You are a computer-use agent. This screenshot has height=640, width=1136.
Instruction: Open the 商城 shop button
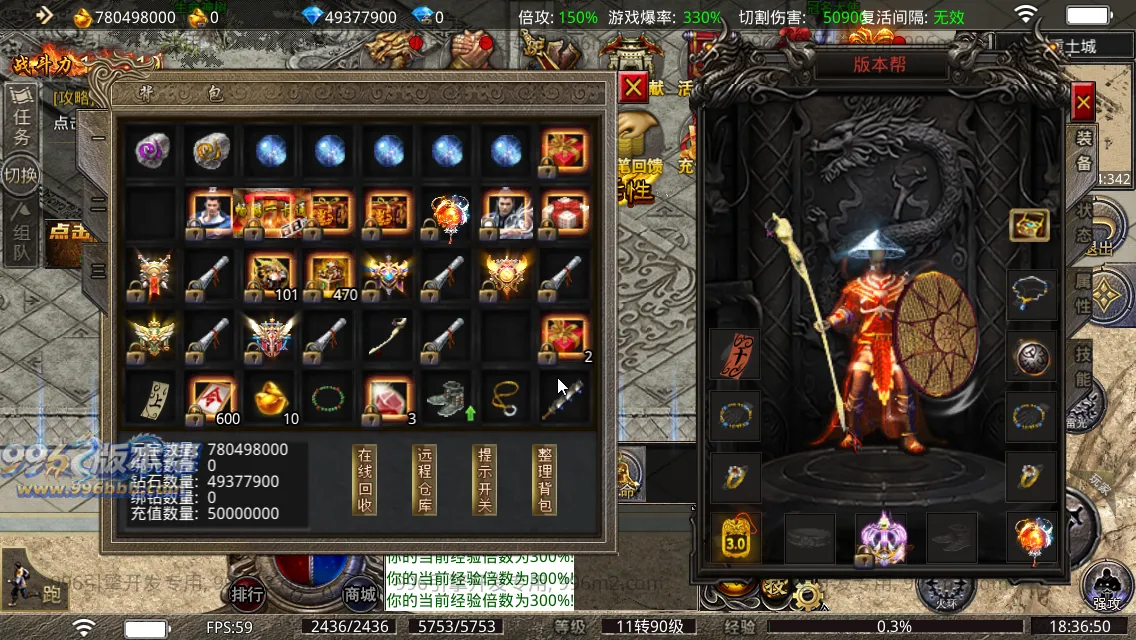tap(360, 594)
